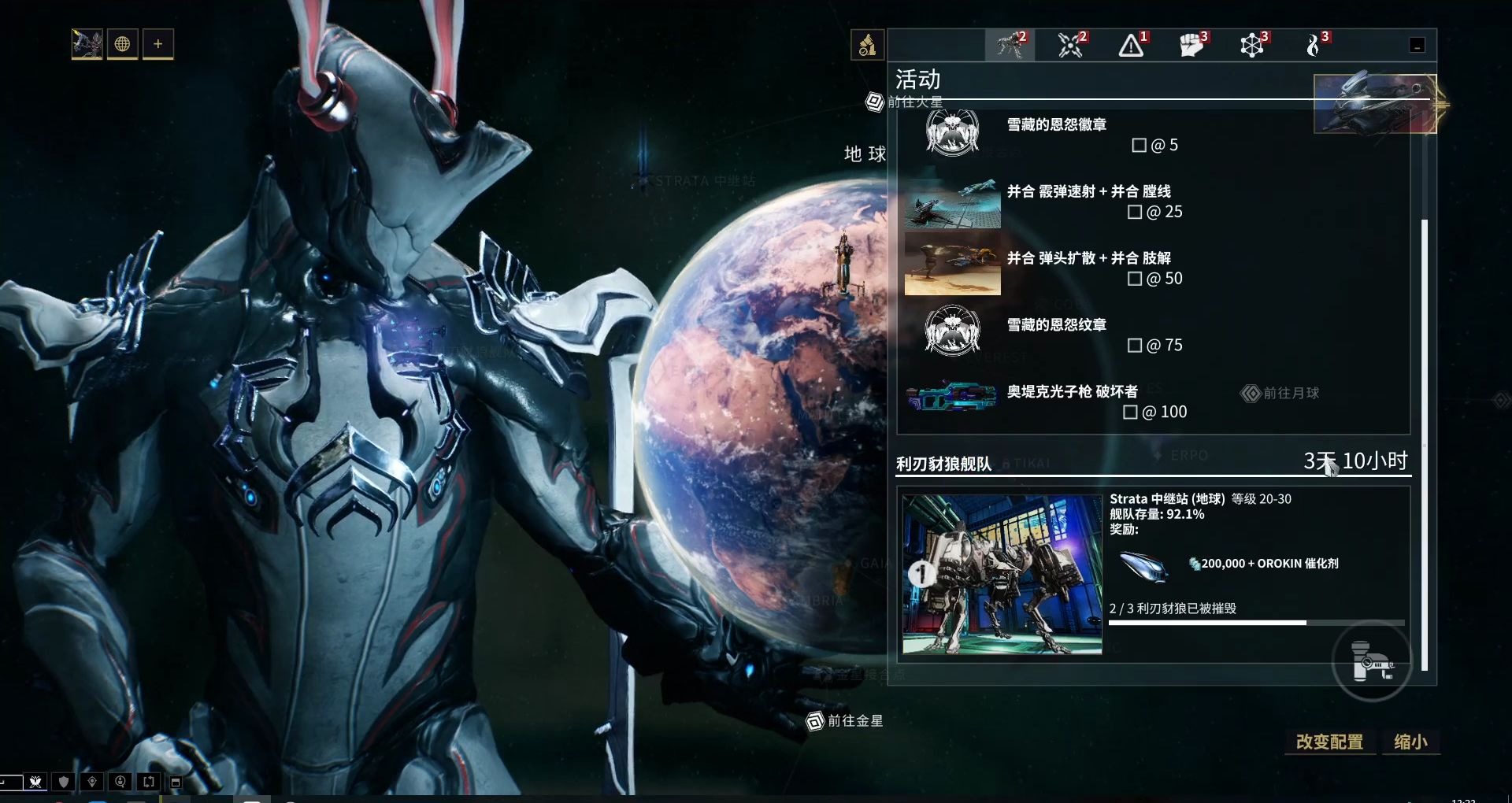Open the crossed-weapons tab
Image resolution: width=1512 pixels, height=803 pixels.
pos(1071,46)
